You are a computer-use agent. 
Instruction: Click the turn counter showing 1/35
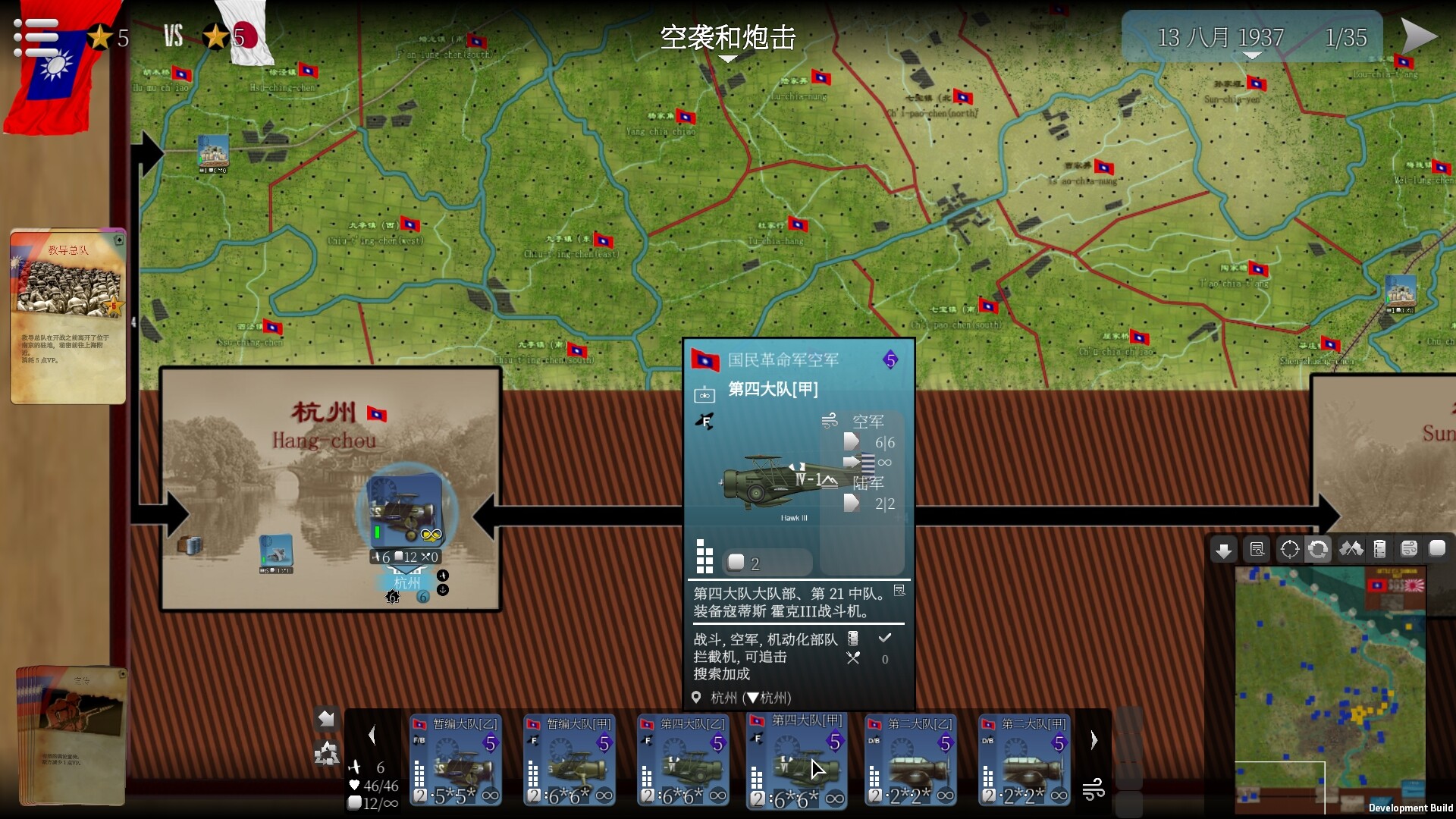[1347, 37]
